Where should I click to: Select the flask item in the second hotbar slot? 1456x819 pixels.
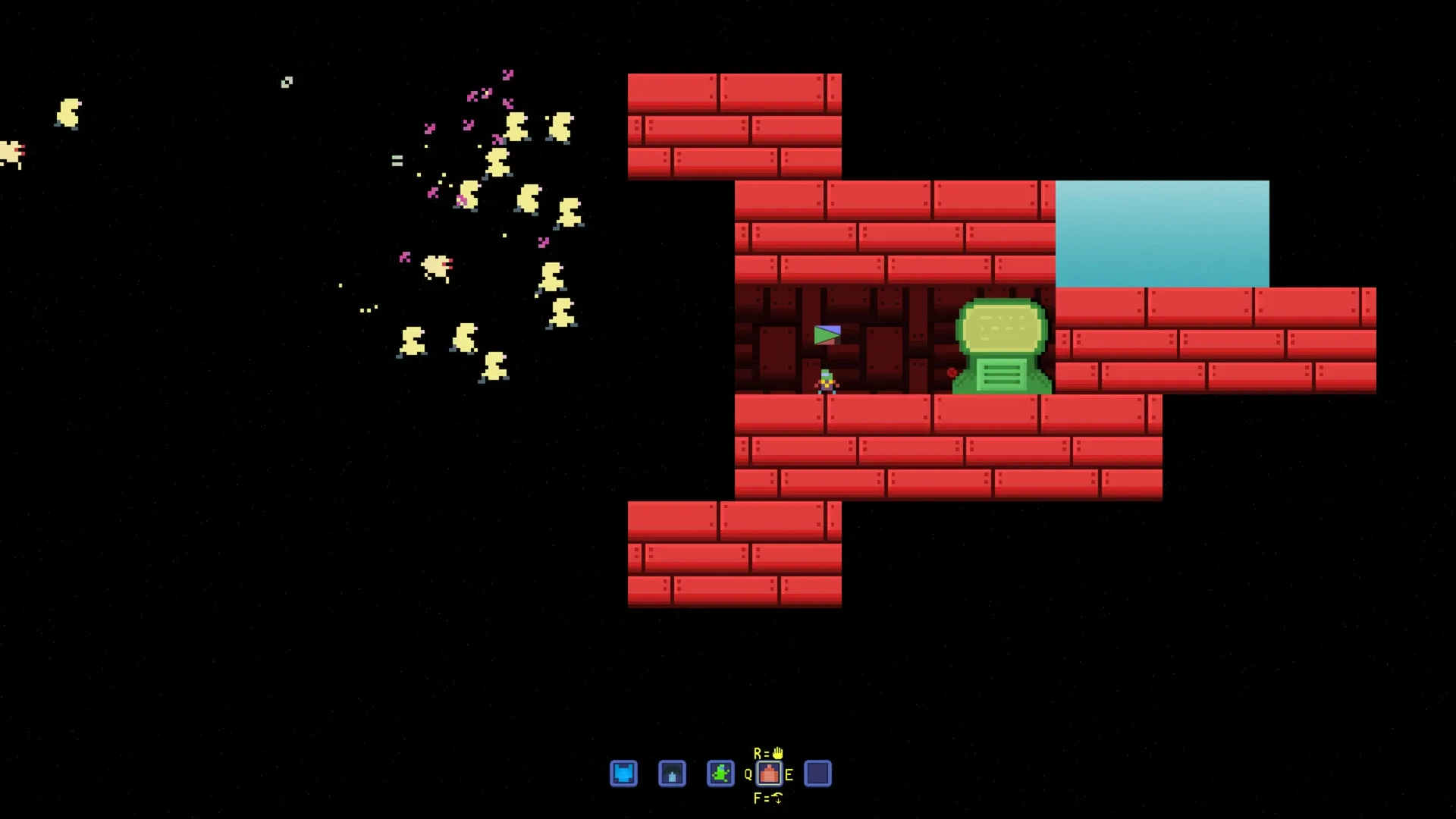point(671,773)
